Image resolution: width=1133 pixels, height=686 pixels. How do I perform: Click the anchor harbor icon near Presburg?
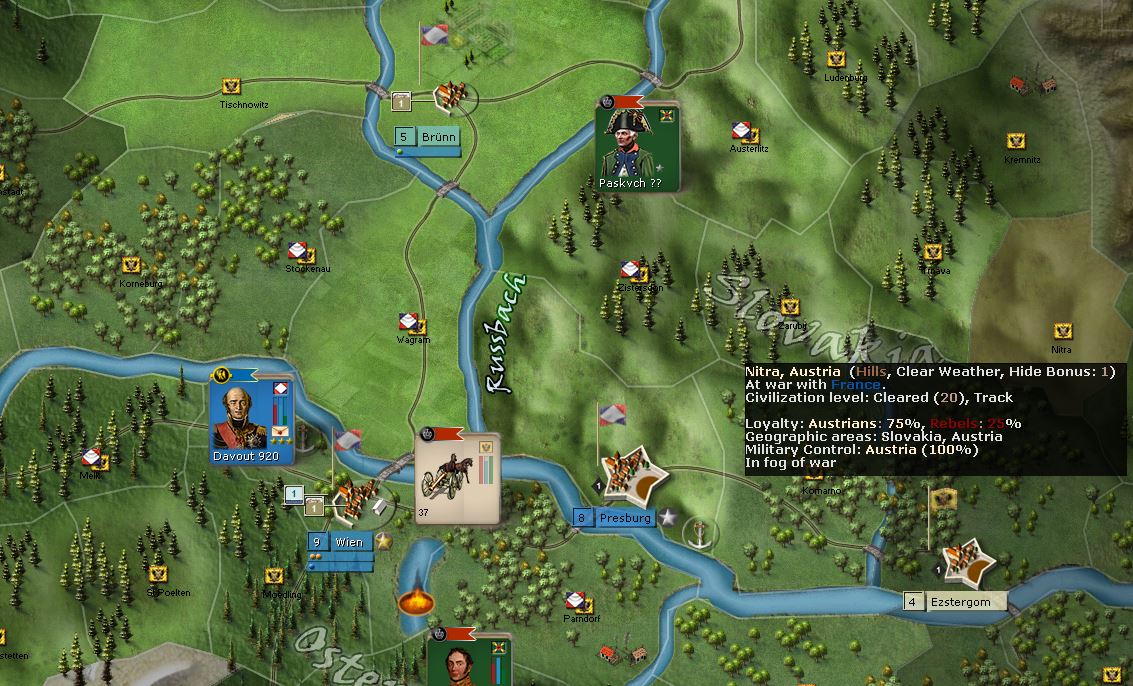(x=701, y=532)
